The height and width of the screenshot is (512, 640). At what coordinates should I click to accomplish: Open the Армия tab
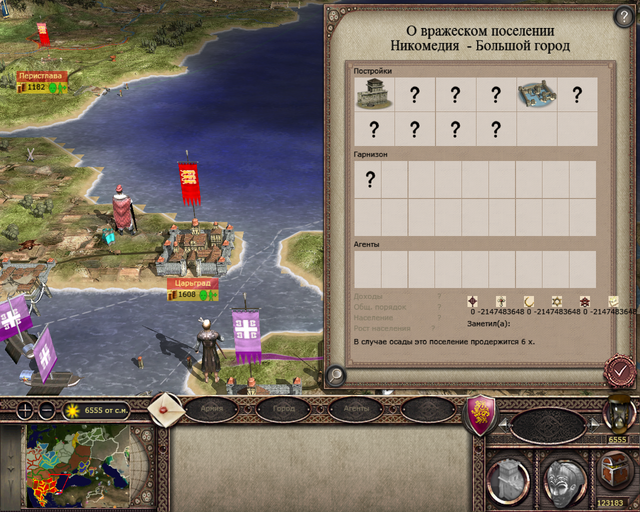coord(211,408)
